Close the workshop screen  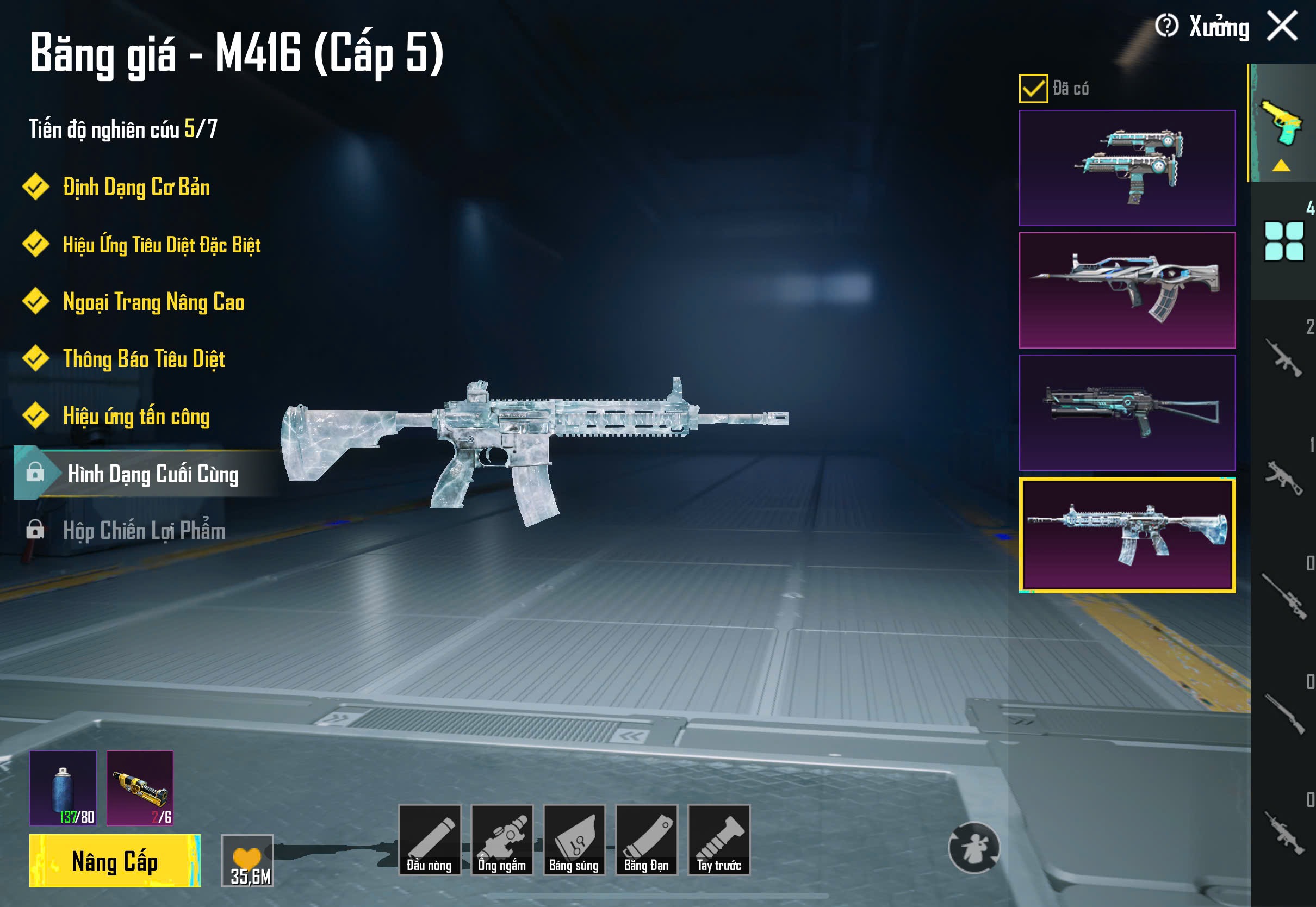point(1282,27)
